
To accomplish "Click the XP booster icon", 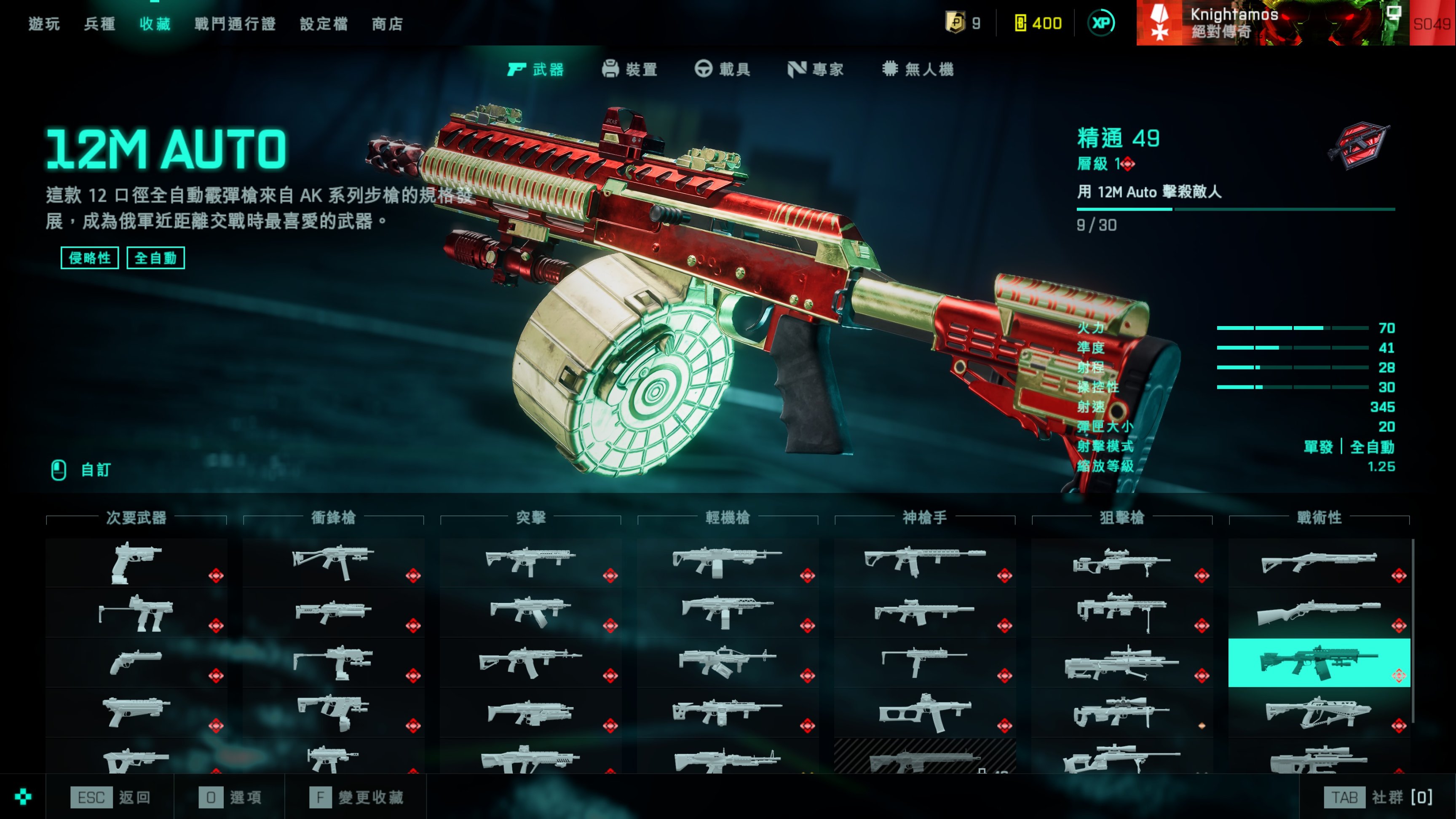I will 1100,23.
